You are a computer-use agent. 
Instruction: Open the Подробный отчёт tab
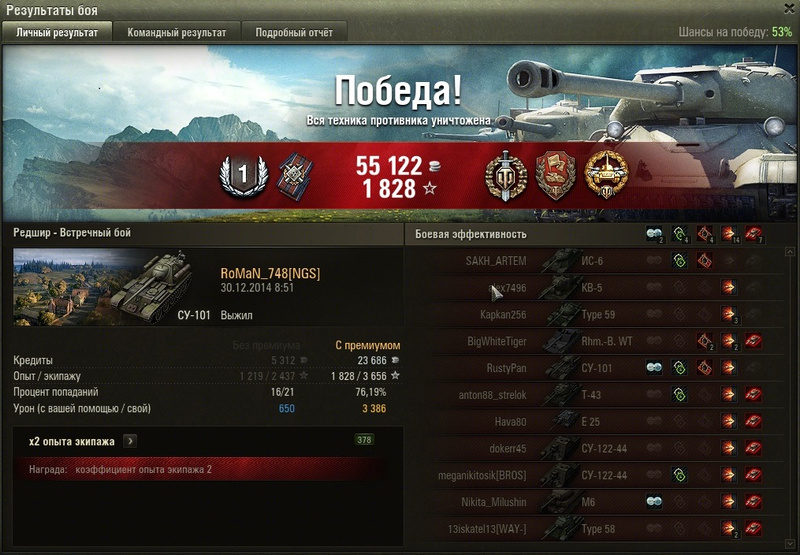tap(294, 33)
